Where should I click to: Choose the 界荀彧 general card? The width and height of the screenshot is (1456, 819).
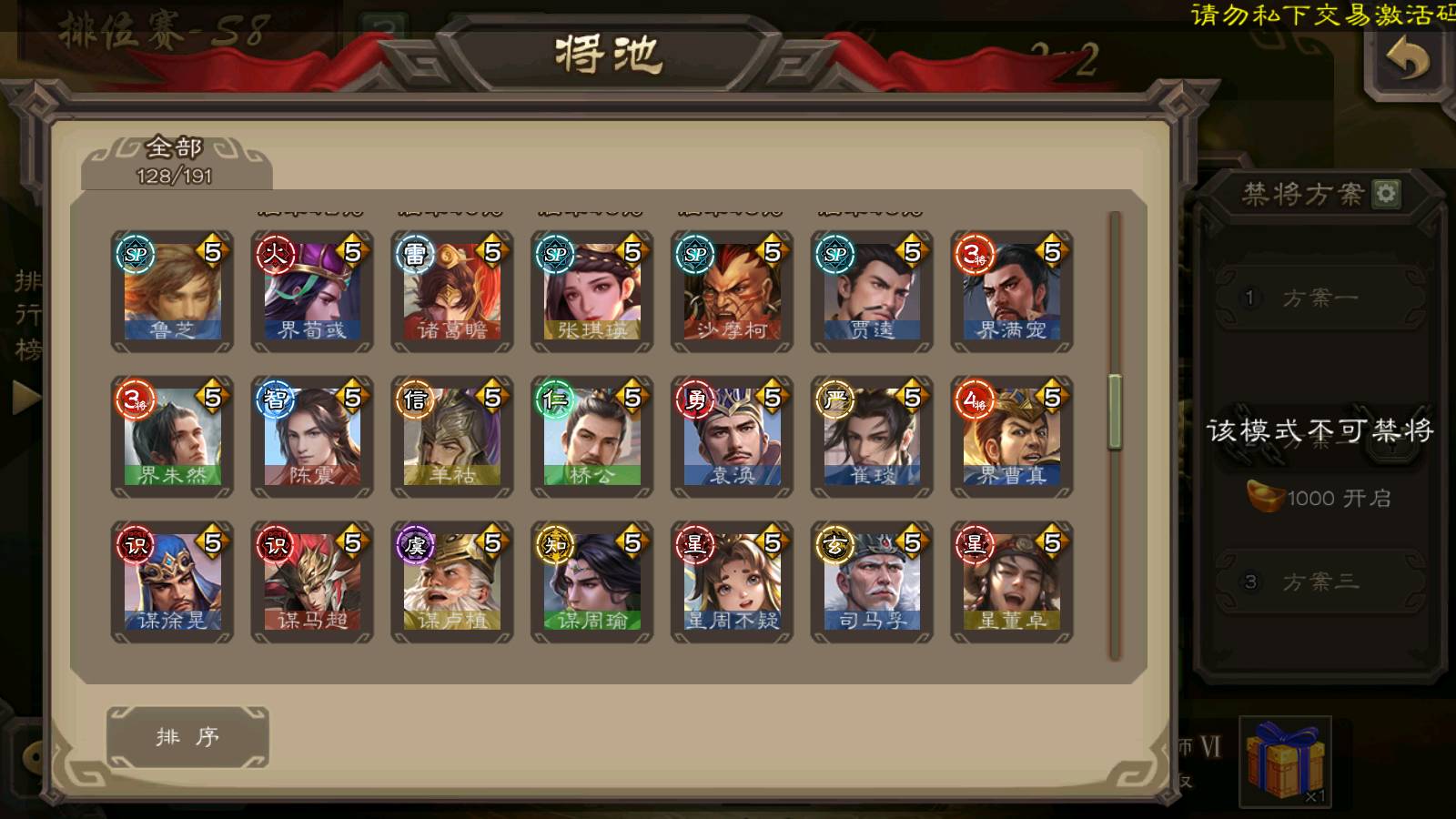pos(312,291)
